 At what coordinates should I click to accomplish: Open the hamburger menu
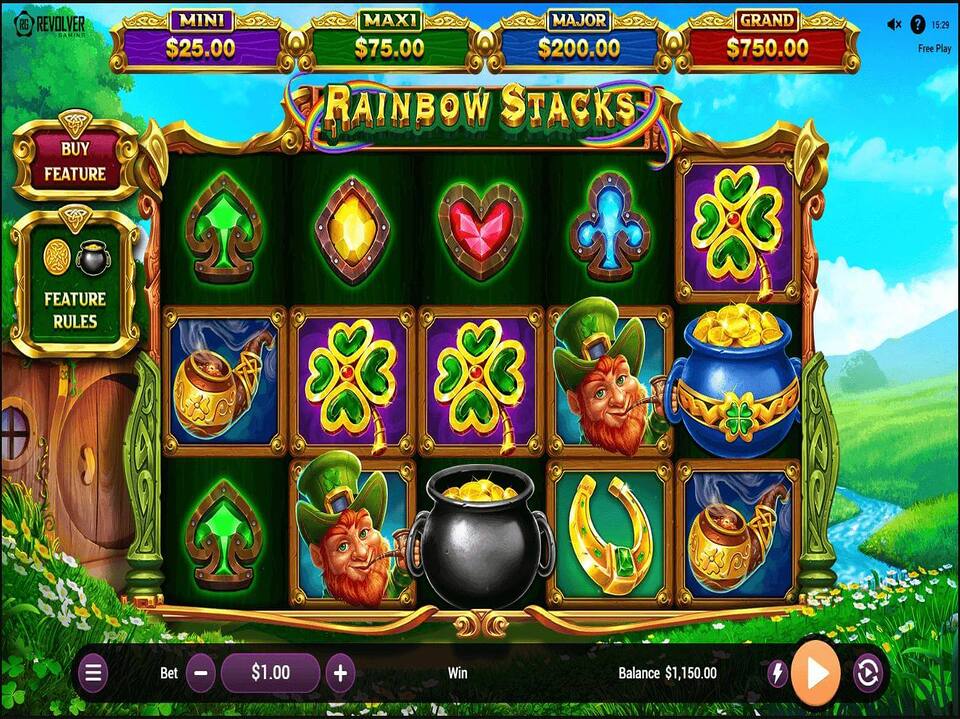93,673
